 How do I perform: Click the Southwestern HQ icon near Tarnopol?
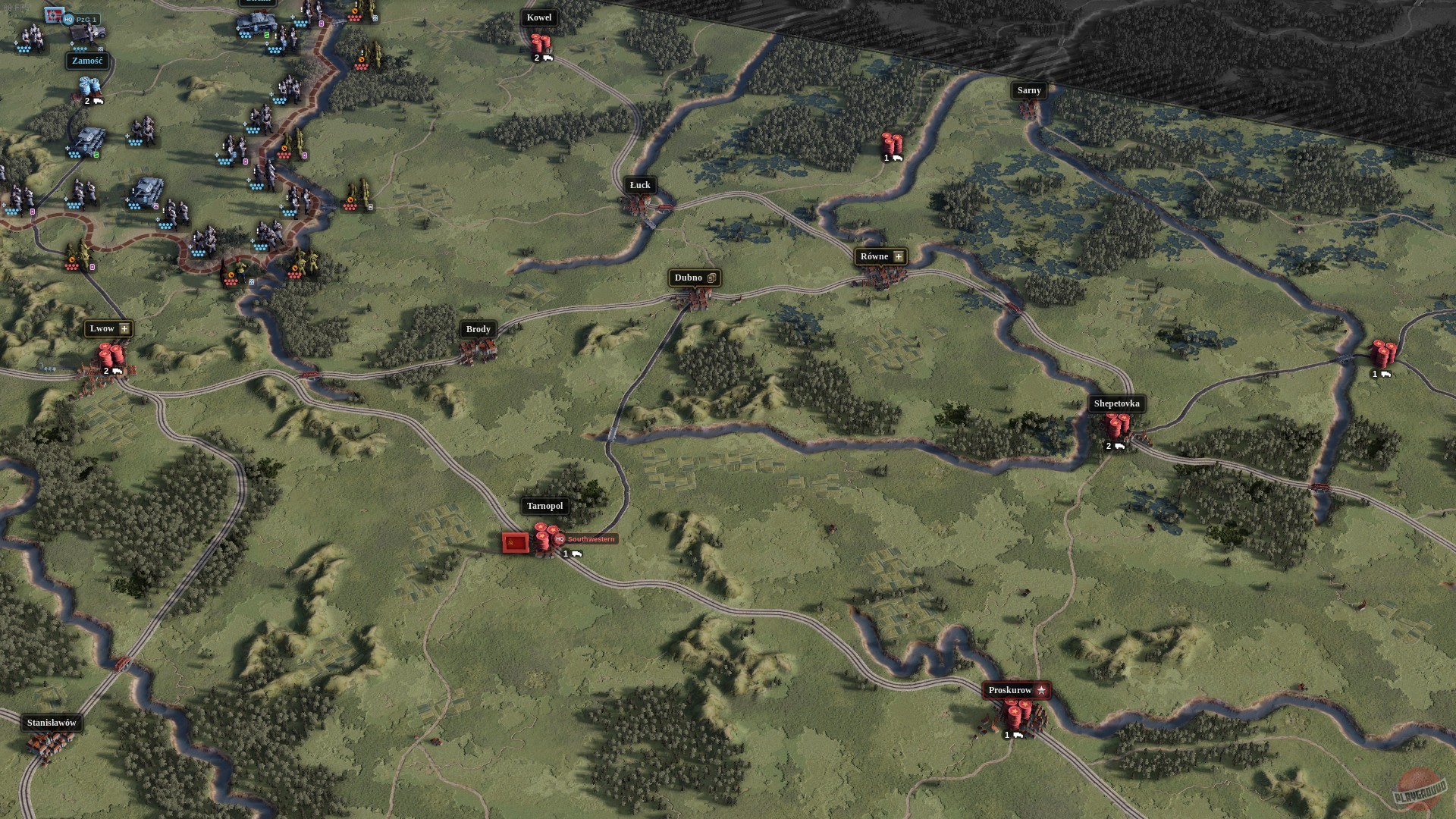tap(560, 539)
